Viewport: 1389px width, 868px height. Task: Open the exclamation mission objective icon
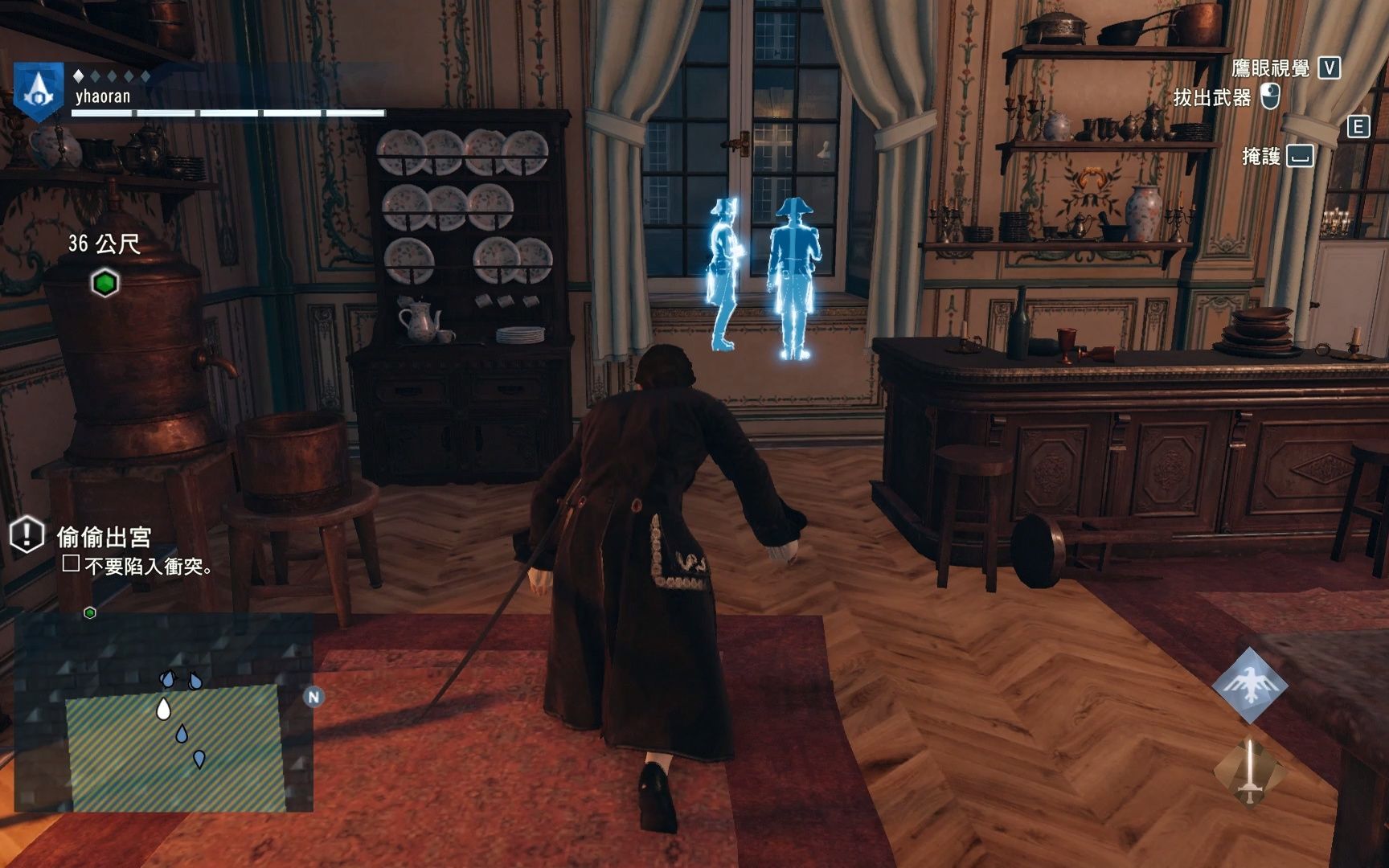point(27,534)
